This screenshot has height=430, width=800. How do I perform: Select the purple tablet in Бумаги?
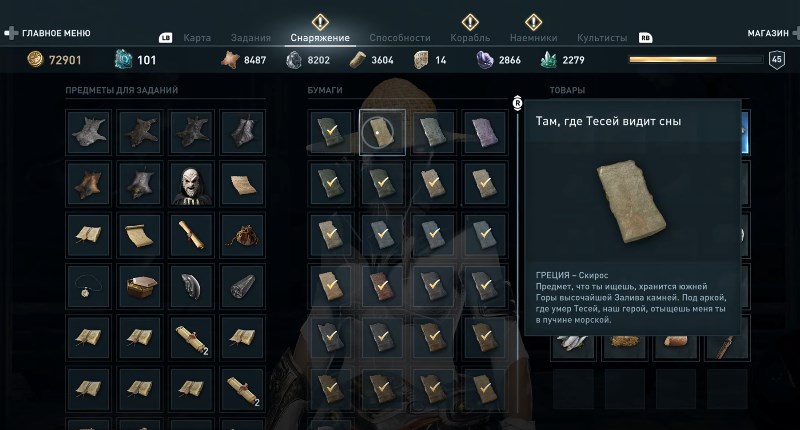coord(484,131)
